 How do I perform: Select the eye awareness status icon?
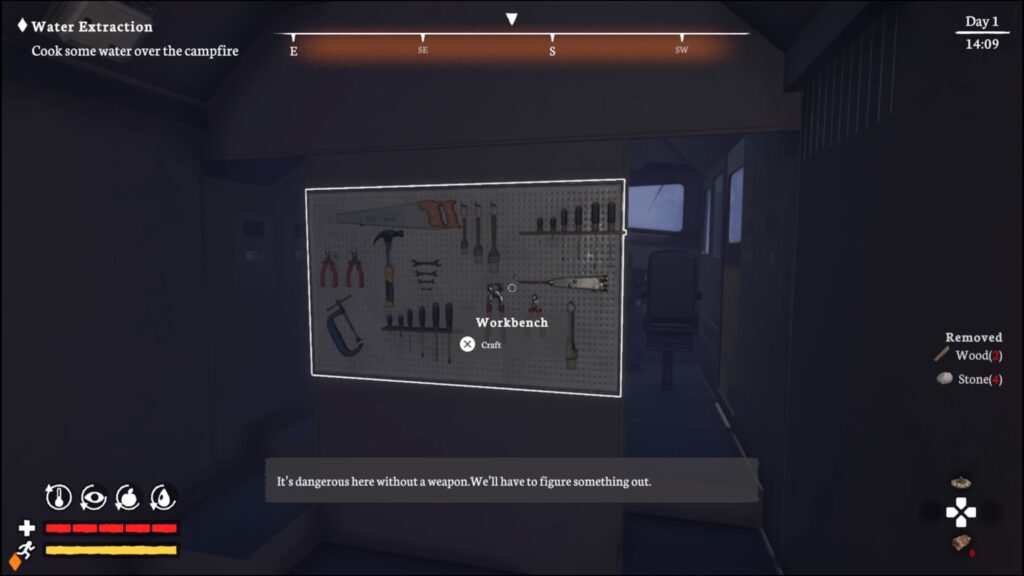(93, 495)
